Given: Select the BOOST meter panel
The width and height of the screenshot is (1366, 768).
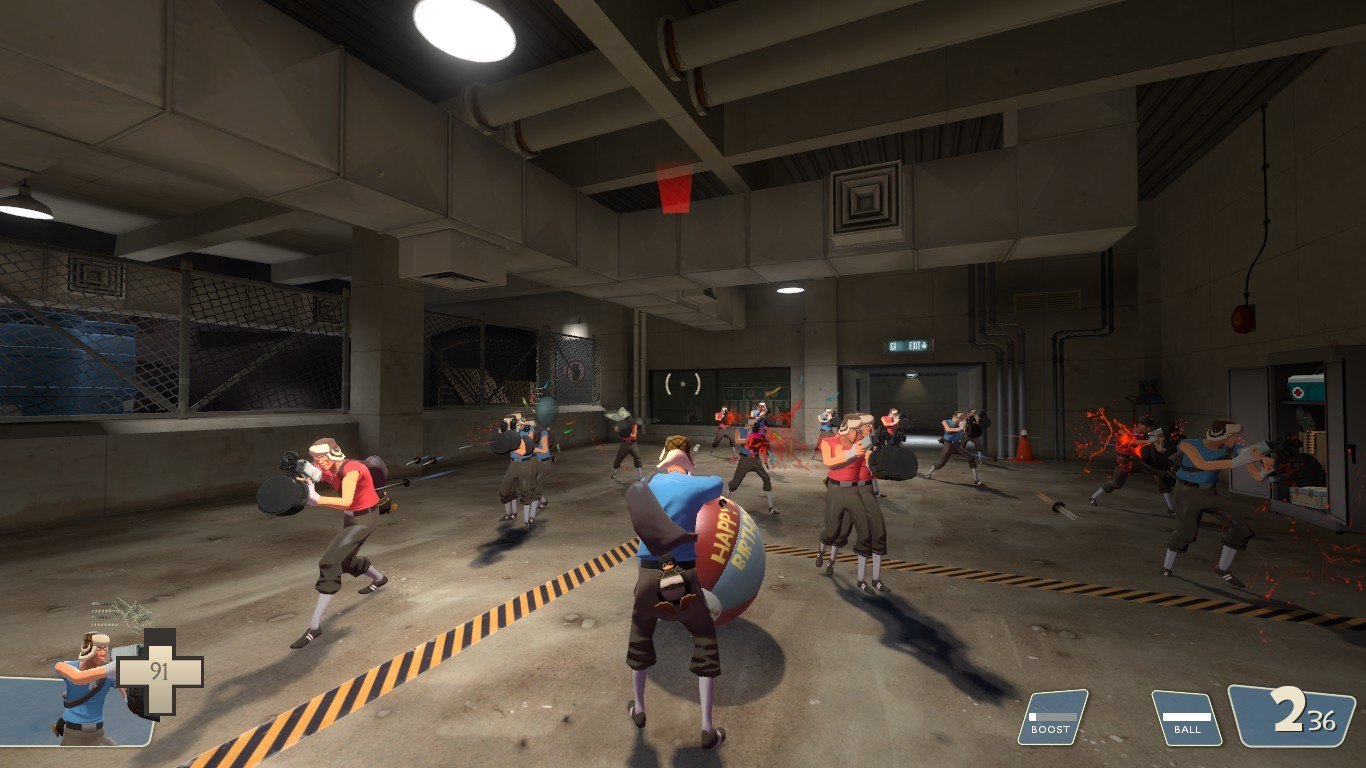Looking at the screenshot, I should (1052, 717).
